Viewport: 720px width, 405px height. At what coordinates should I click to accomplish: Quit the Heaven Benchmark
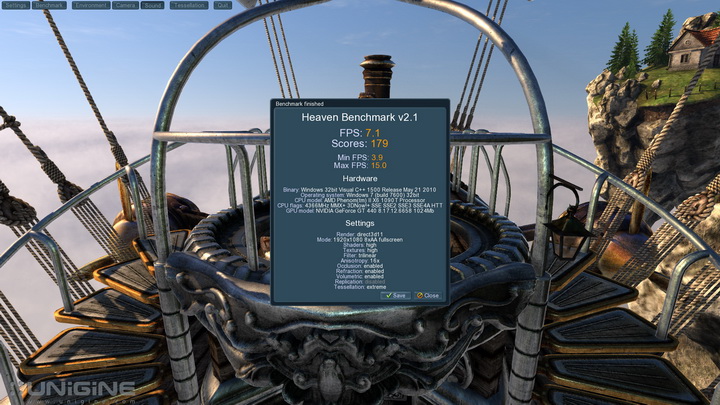coord(222,5)
